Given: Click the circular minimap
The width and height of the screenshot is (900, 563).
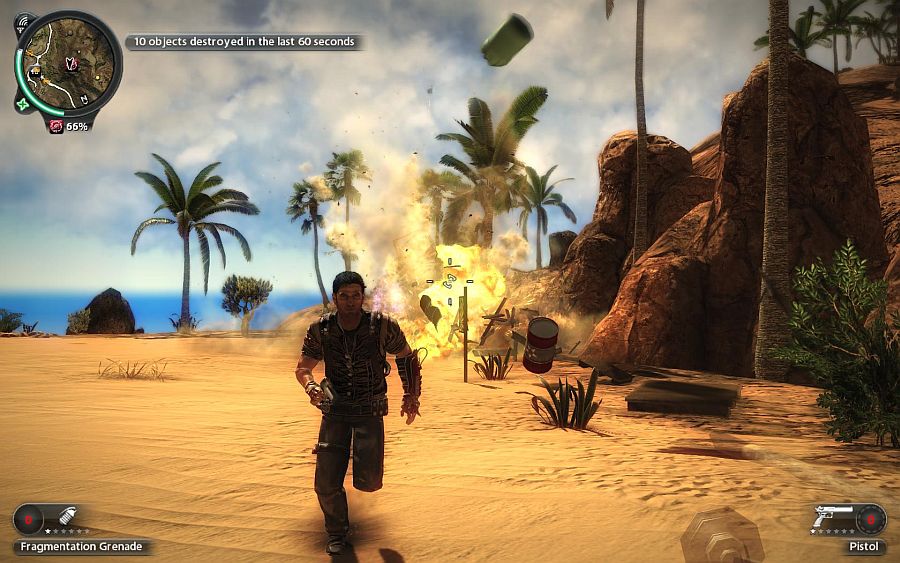Looking at the screenshot, I should click(68, 63).
